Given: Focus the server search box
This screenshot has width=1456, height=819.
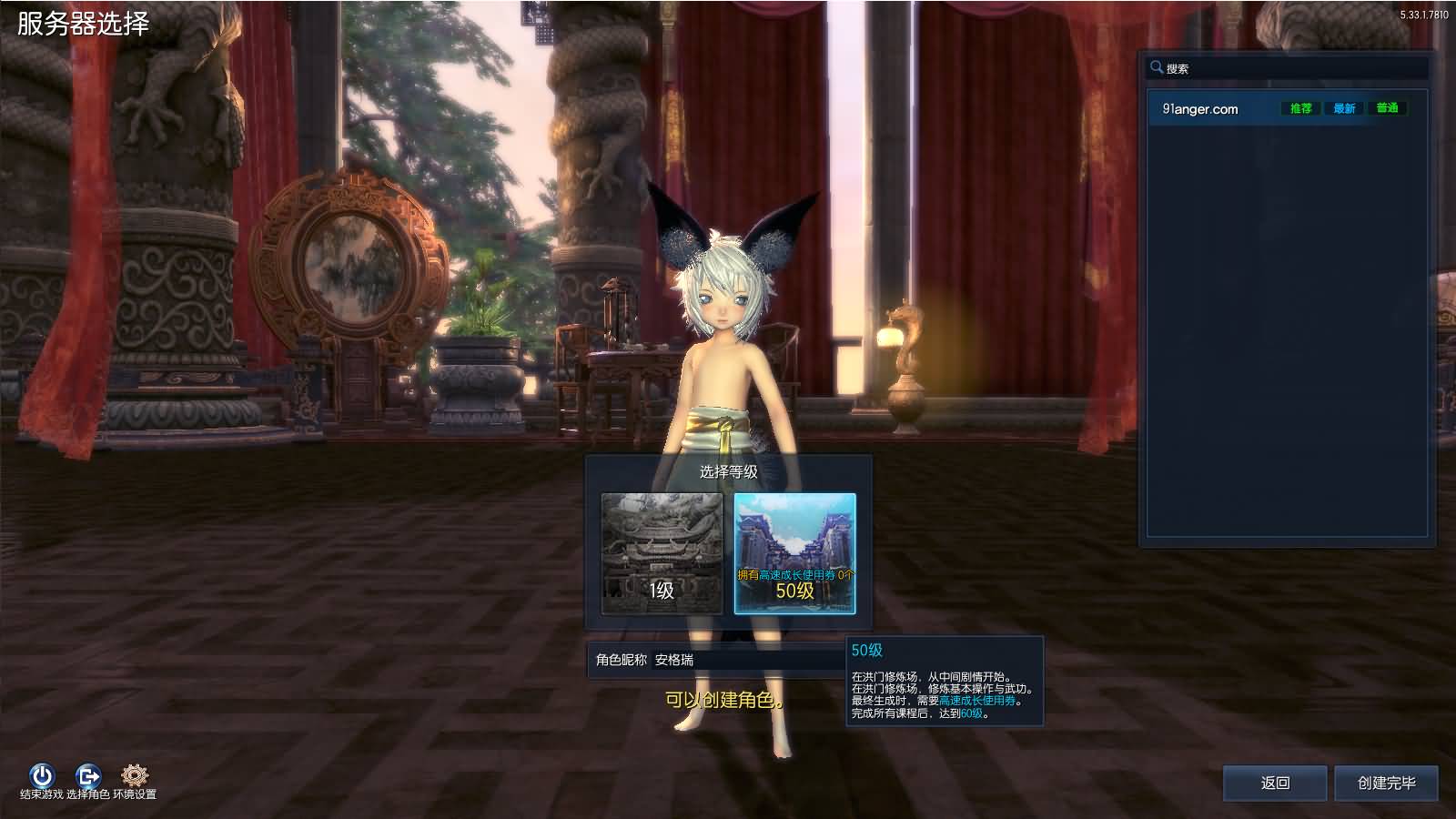Looking at the screenshot, I should pos(1292,68).
